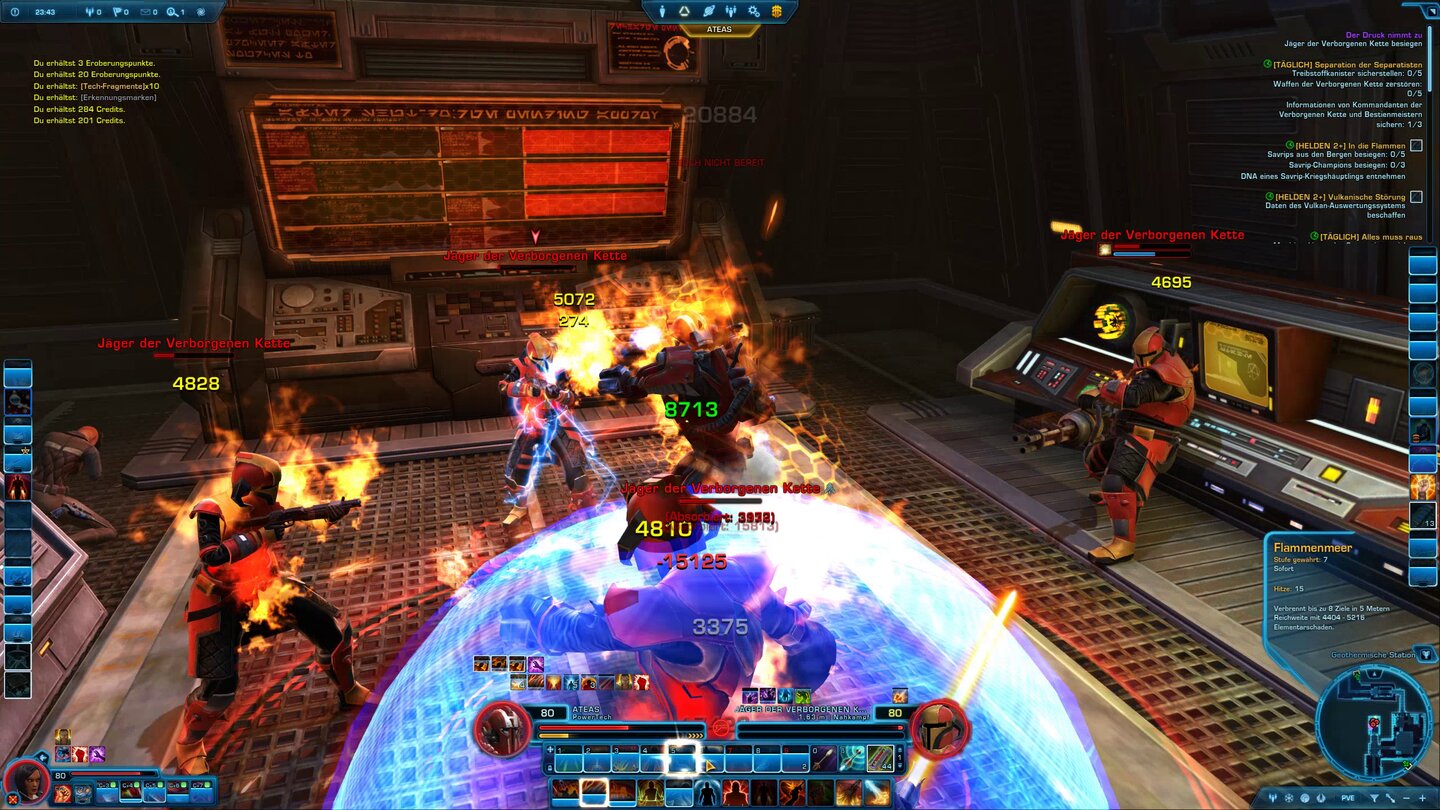The height and width of the screenshot is (810, 1440).
Task: Click the green debuff icon on the target frame
Action: coord(801,696)
